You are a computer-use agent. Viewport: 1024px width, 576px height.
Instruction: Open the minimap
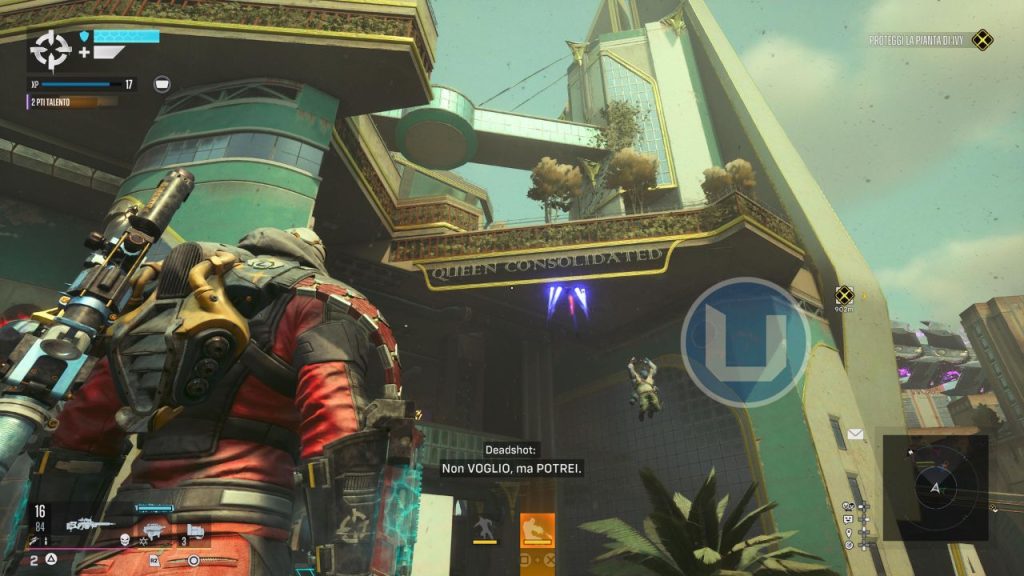(936, 486)
